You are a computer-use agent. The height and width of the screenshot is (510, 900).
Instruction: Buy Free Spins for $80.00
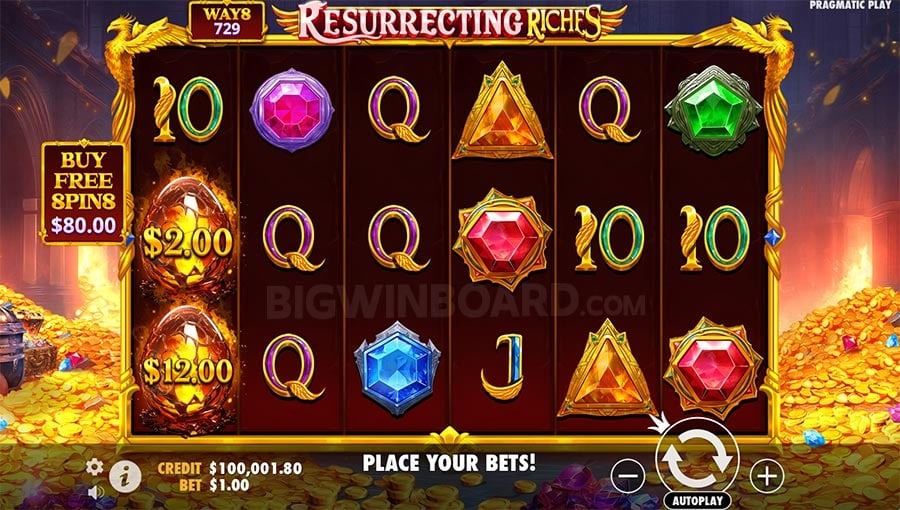(x=84, y=193)
